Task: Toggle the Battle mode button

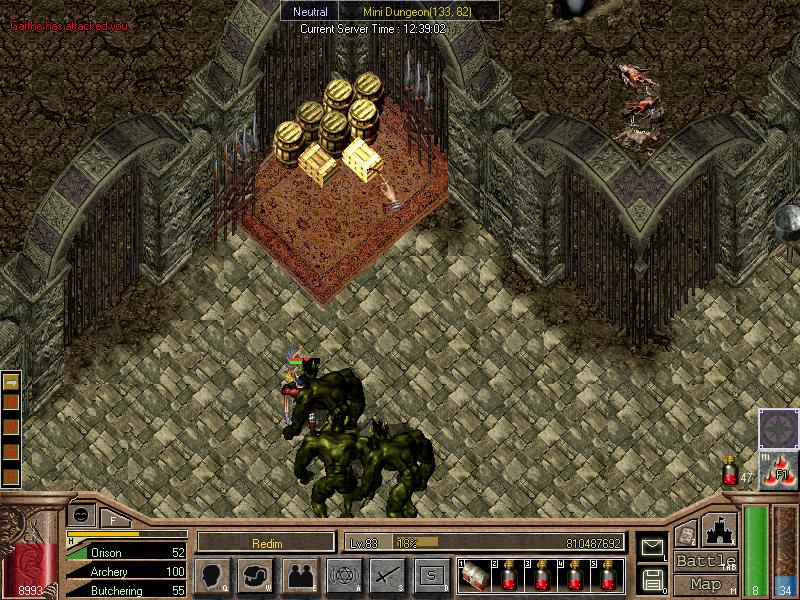Action: click(x=705, y=561)
